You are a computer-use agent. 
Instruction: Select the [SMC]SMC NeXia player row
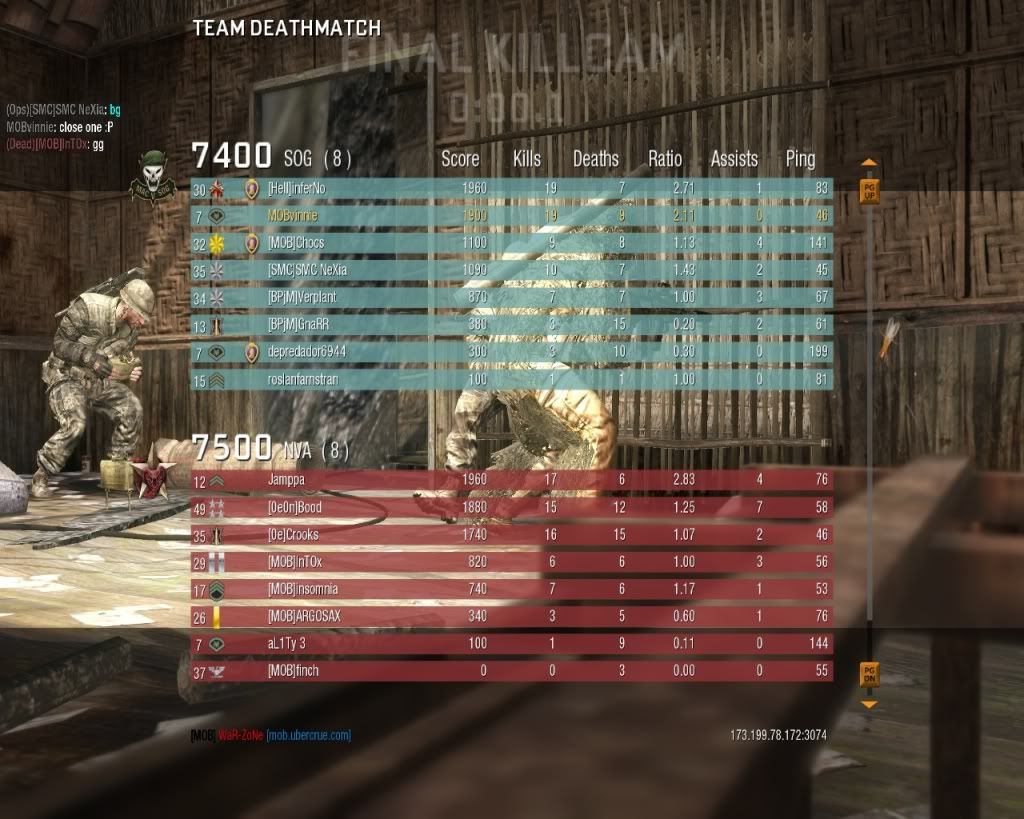coord(511,270)
